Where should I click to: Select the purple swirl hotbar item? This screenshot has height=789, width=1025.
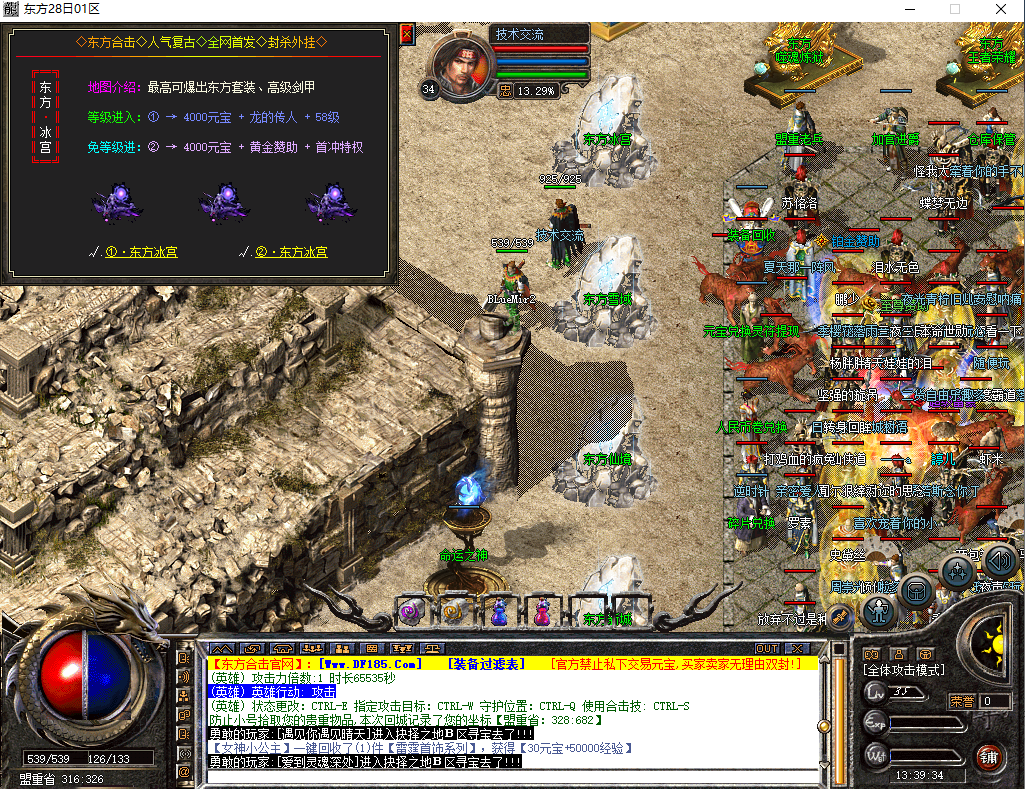(x=409, y=611)
